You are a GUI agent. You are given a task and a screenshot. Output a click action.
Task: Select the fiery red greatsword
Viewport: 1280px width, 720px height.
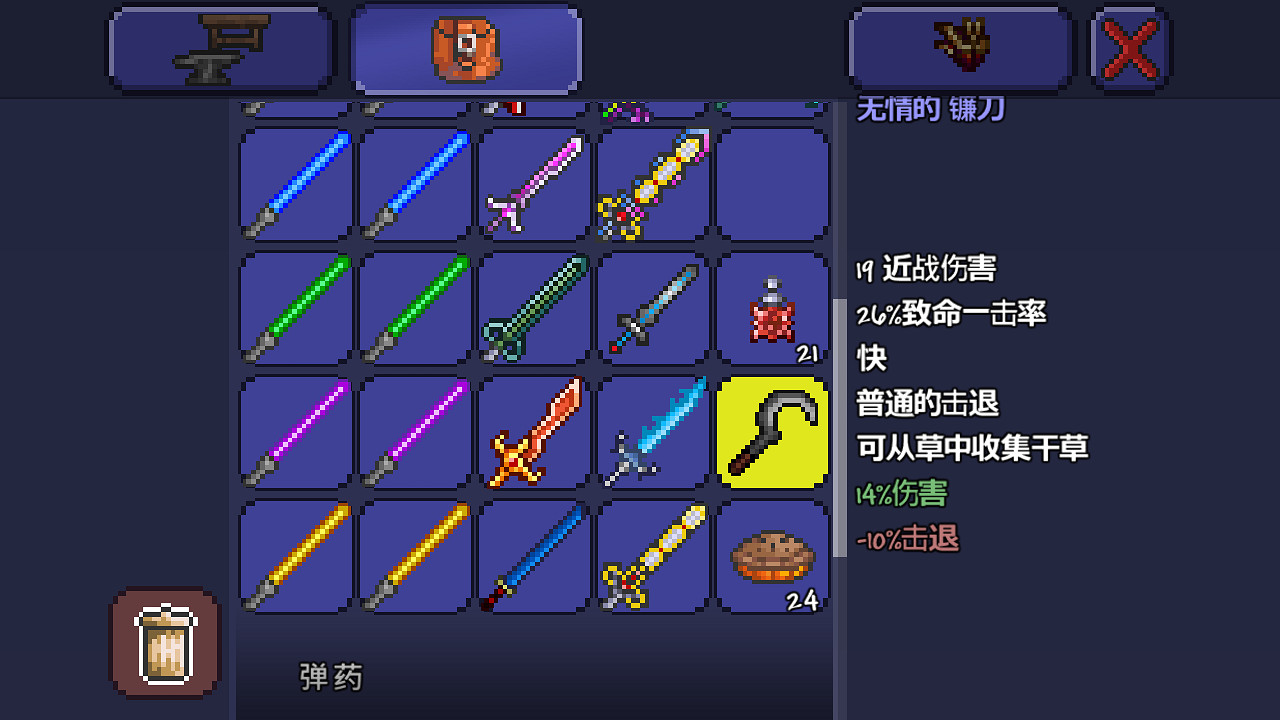pyautogui.click(x=535, y=432)
